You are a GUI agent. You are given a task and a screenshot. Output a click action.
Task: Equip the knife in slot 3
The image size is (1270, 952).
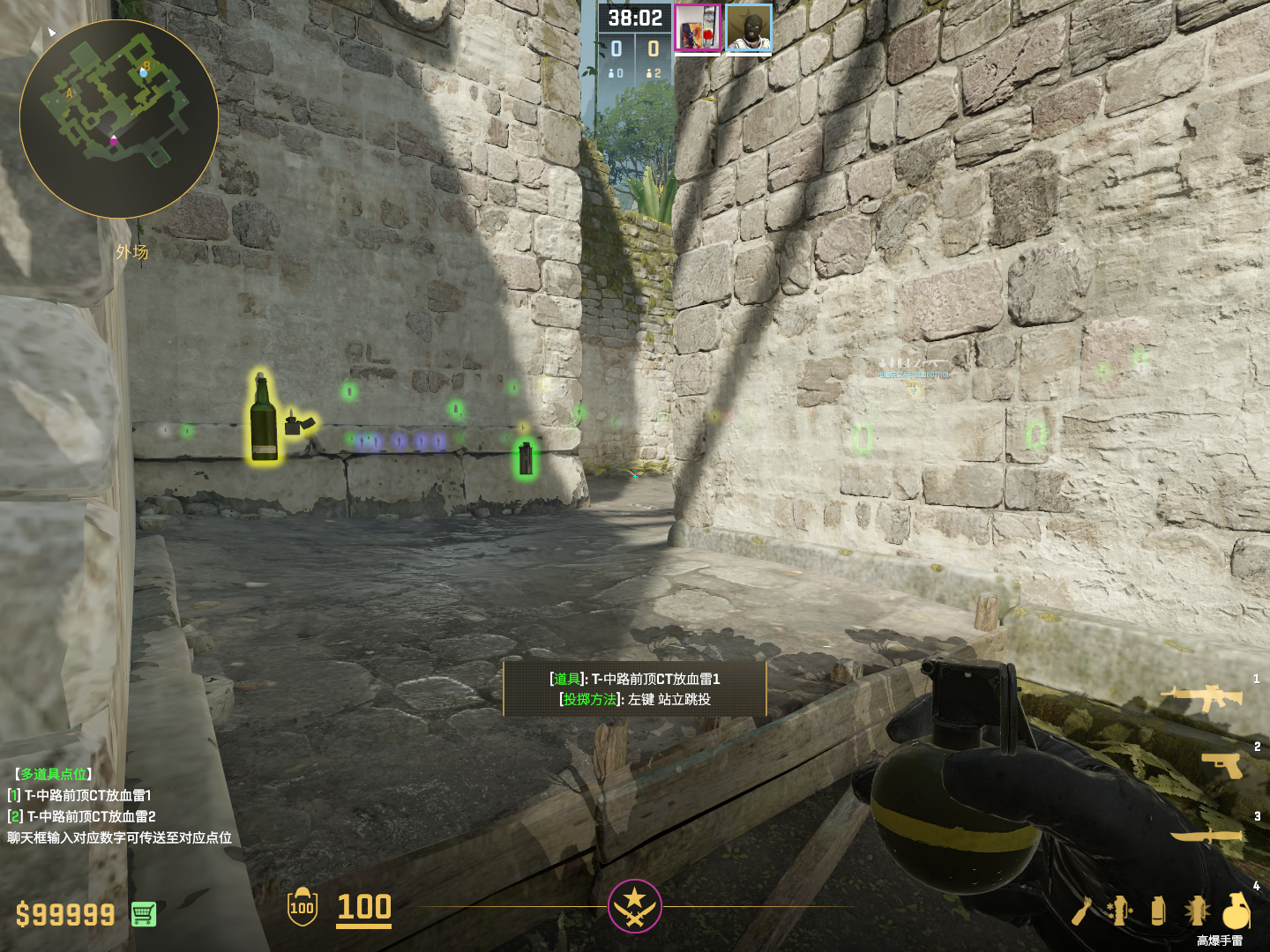(1206, 835)
